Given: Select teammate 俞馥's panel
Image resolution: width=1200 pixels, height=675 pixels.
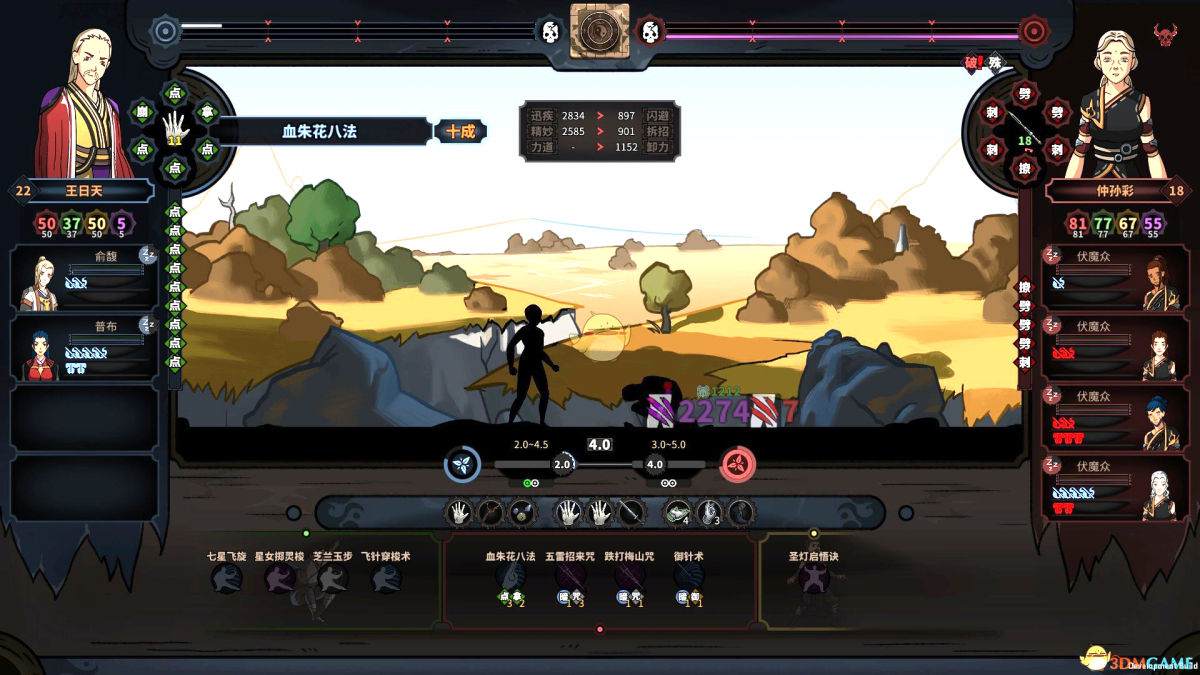Looking at the screenshot, I should click(x=84, y=278).
